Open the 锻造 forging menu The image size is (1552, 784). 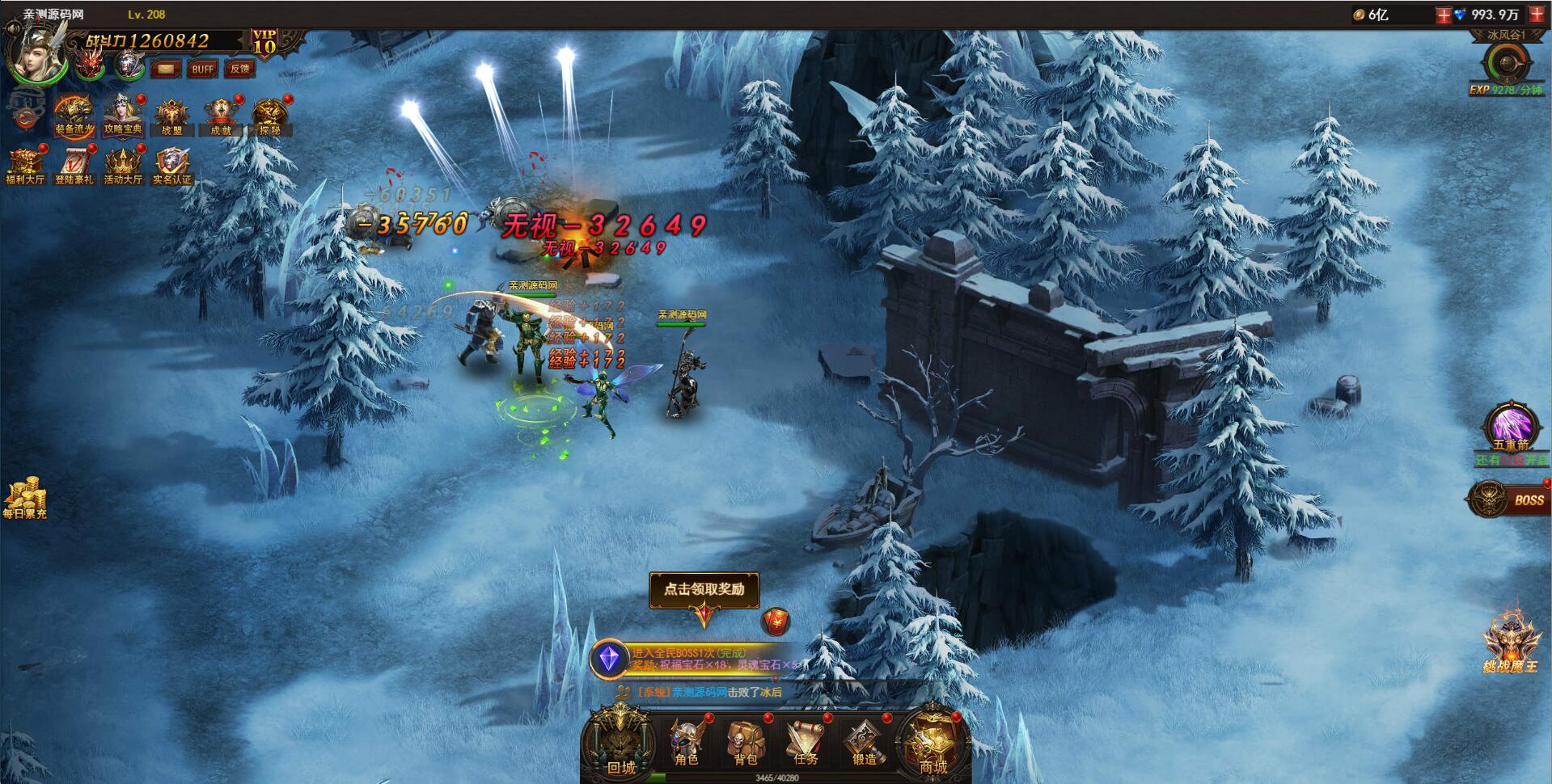pyautogui.click(x=865, y=742)
